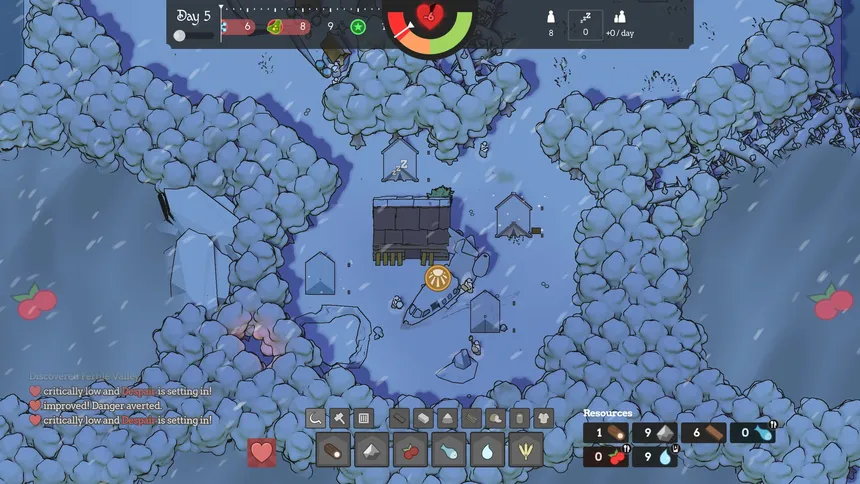The image size is (860, 484).
Task: Open the hammer build category
Action: pyautogui.click(x=340, y=418)
